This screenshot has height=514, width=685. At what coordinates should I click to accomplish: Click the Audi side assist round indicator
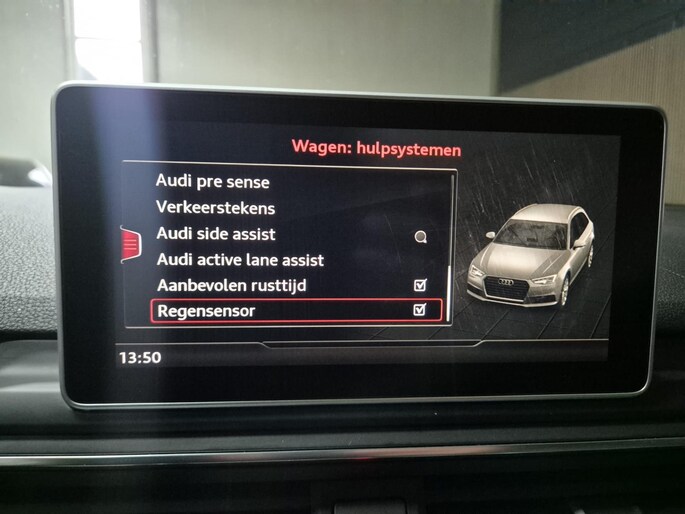coord(421,237)
